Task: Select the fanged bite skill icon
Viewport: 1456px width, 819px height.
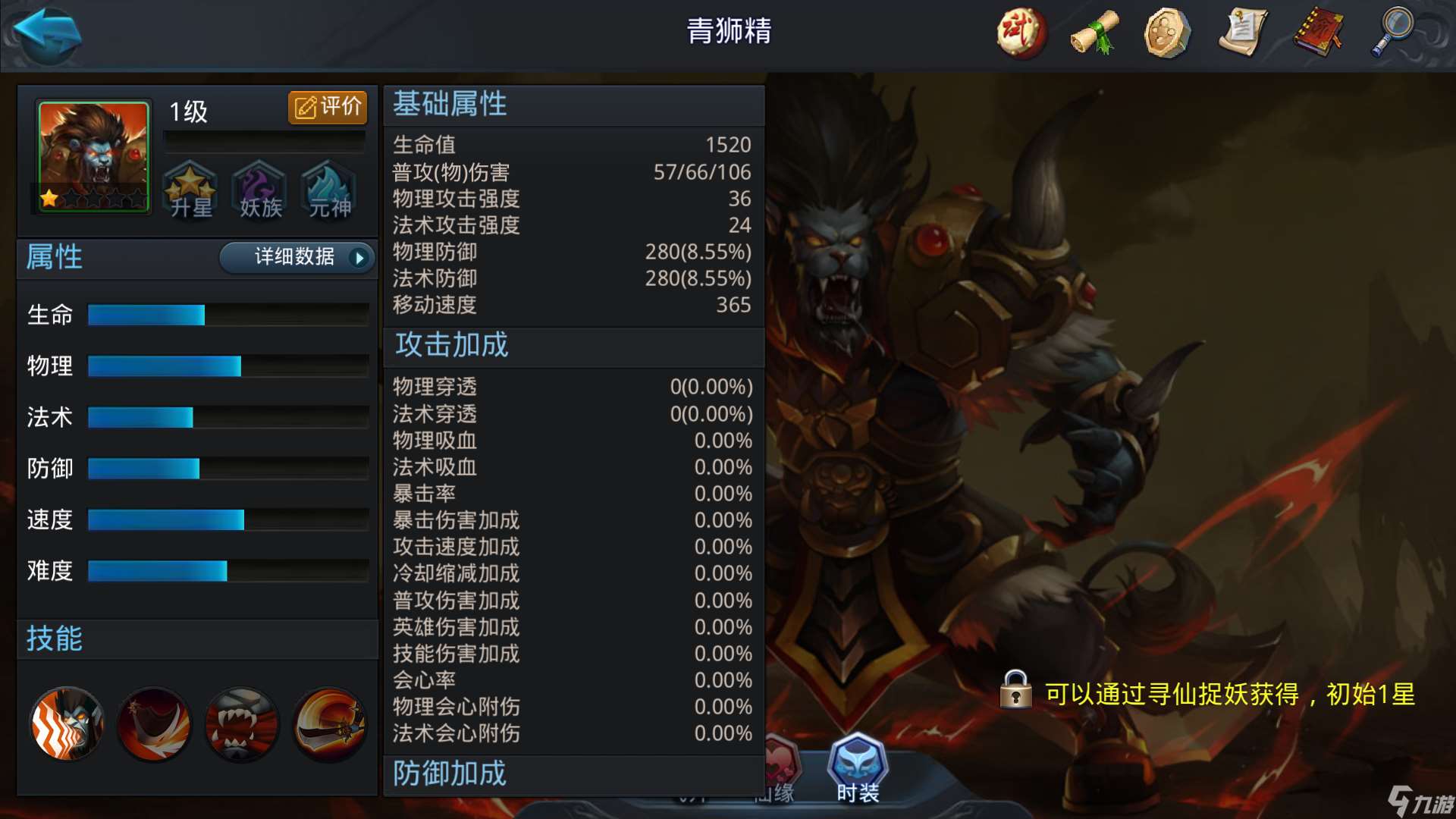Action: coord(241,726)
